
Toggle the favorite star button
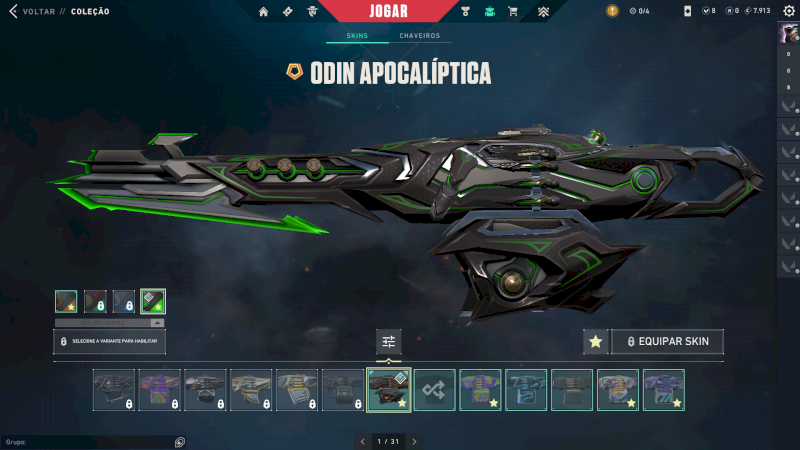(596, 342)
